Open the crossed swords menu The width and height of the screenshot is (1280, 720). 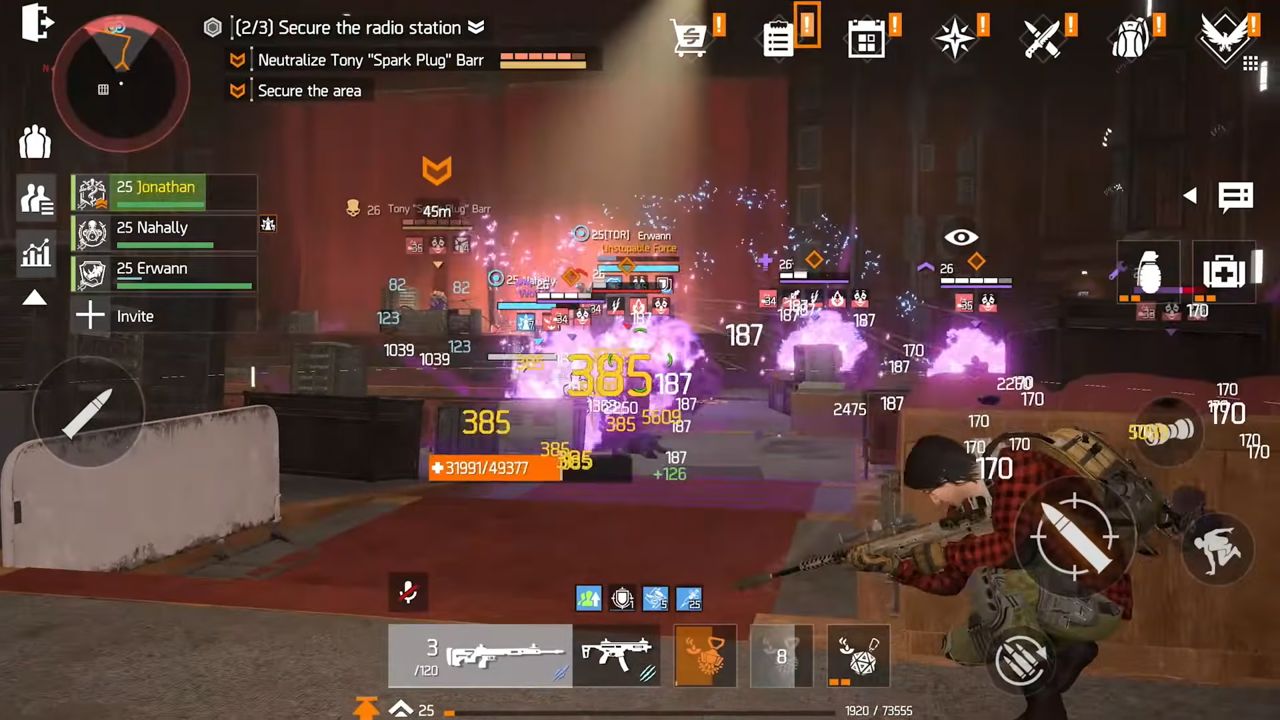coord(1041,39)
